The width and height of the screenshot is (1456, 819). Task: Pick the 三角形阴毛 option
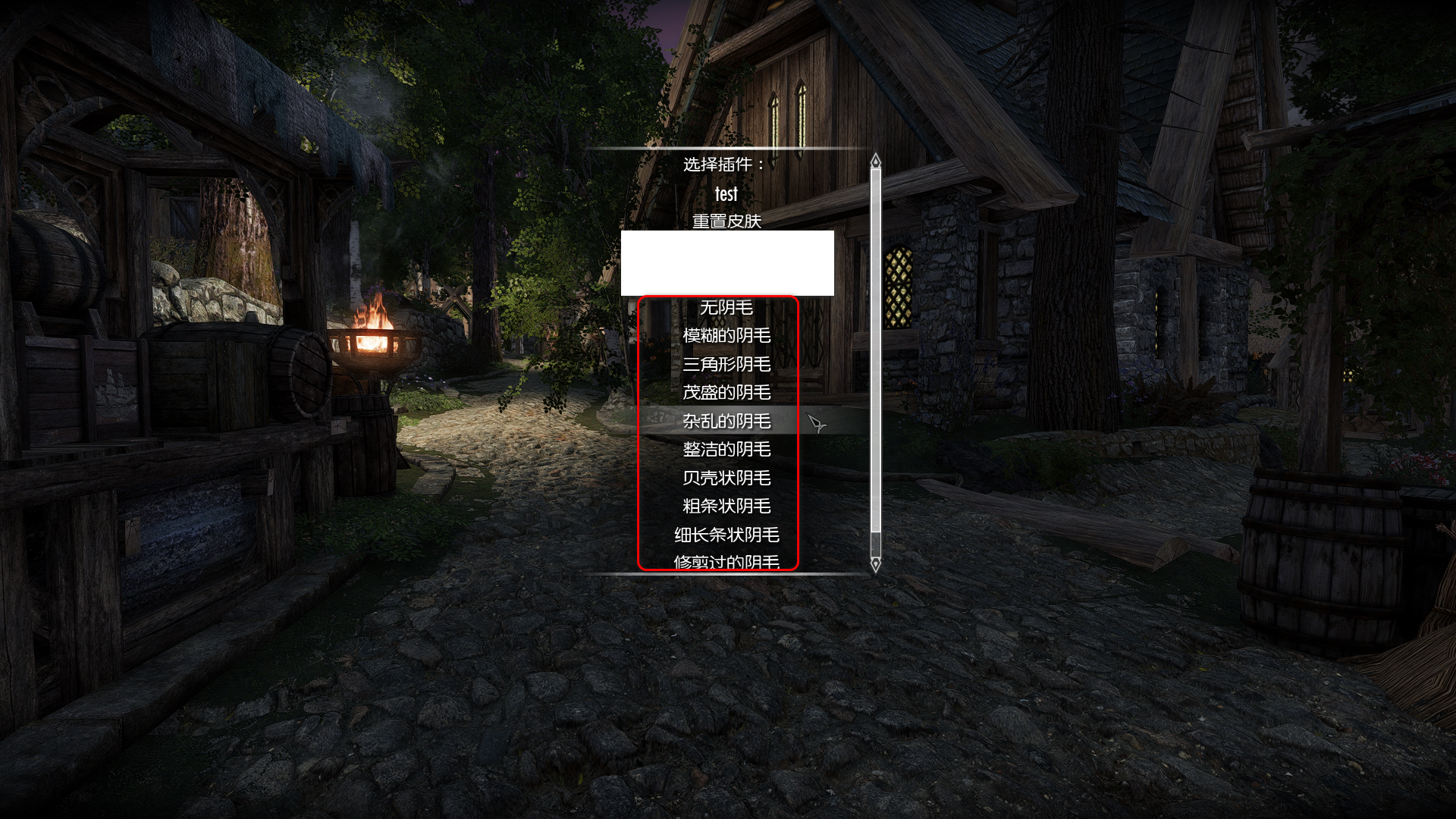pyautogui.click(x=726, y=364)
